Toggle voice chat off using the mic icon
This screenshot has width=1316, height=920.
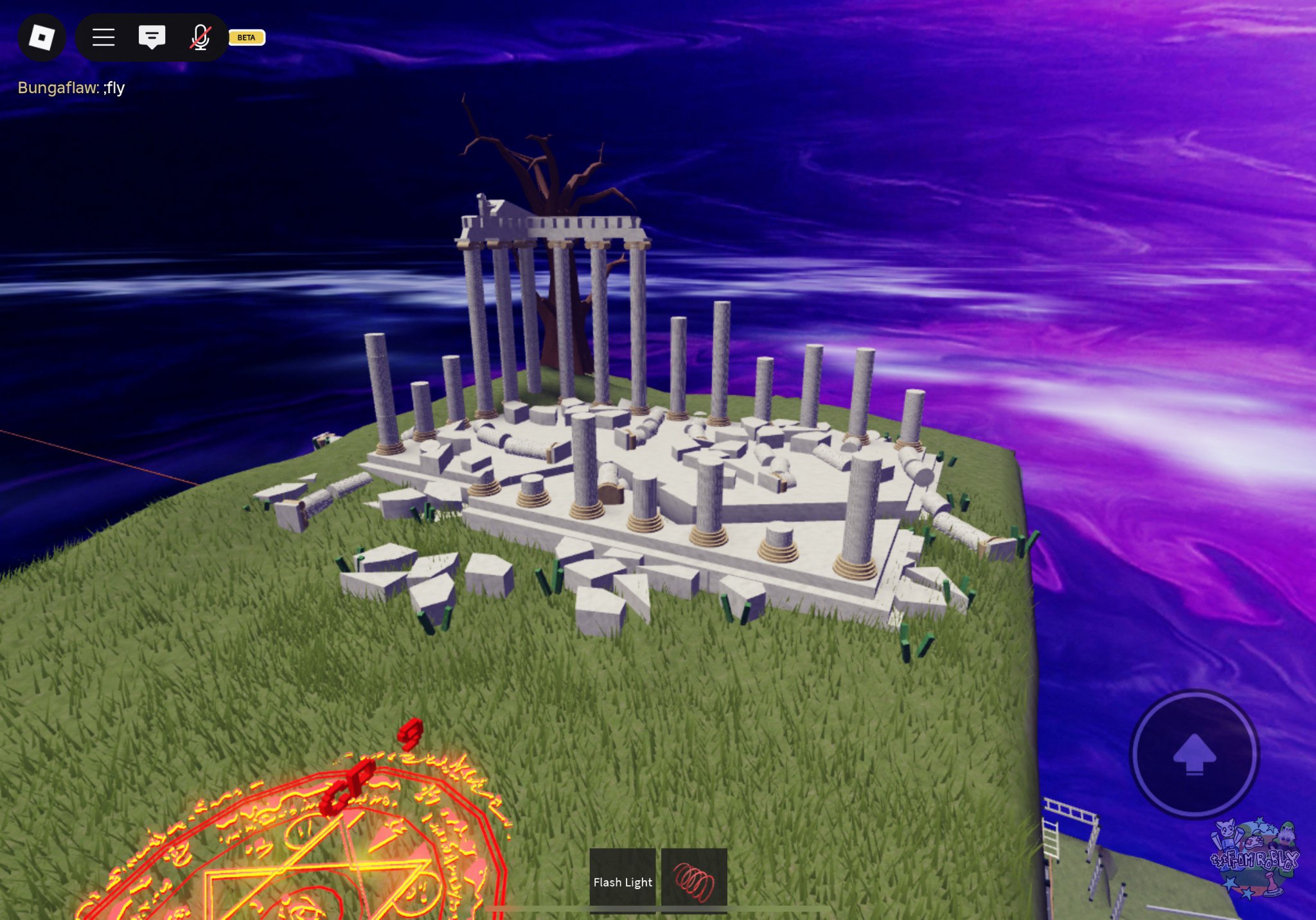tap(200, 38)
